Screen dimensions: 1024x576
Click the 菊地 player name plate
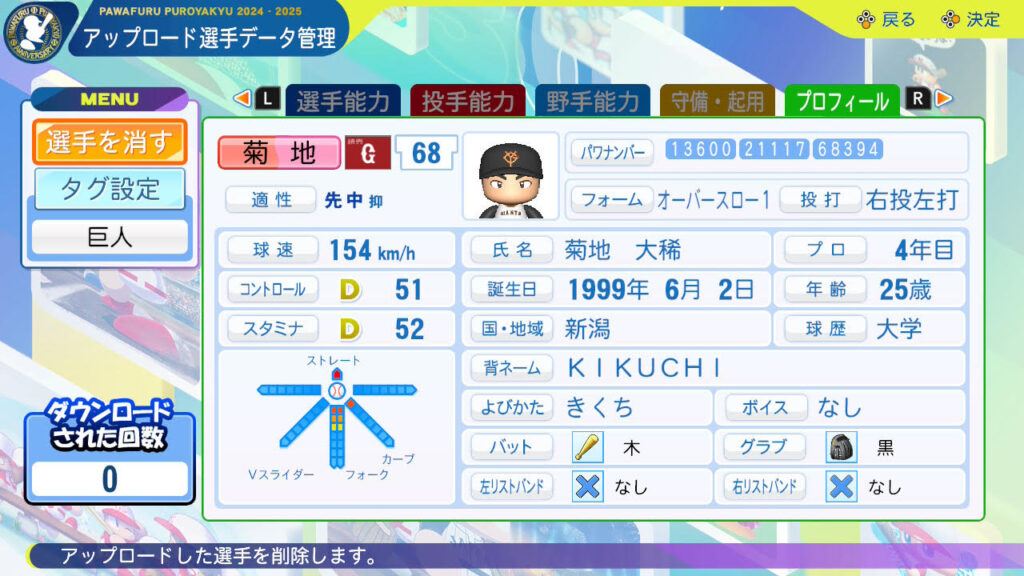coord(279,152)
